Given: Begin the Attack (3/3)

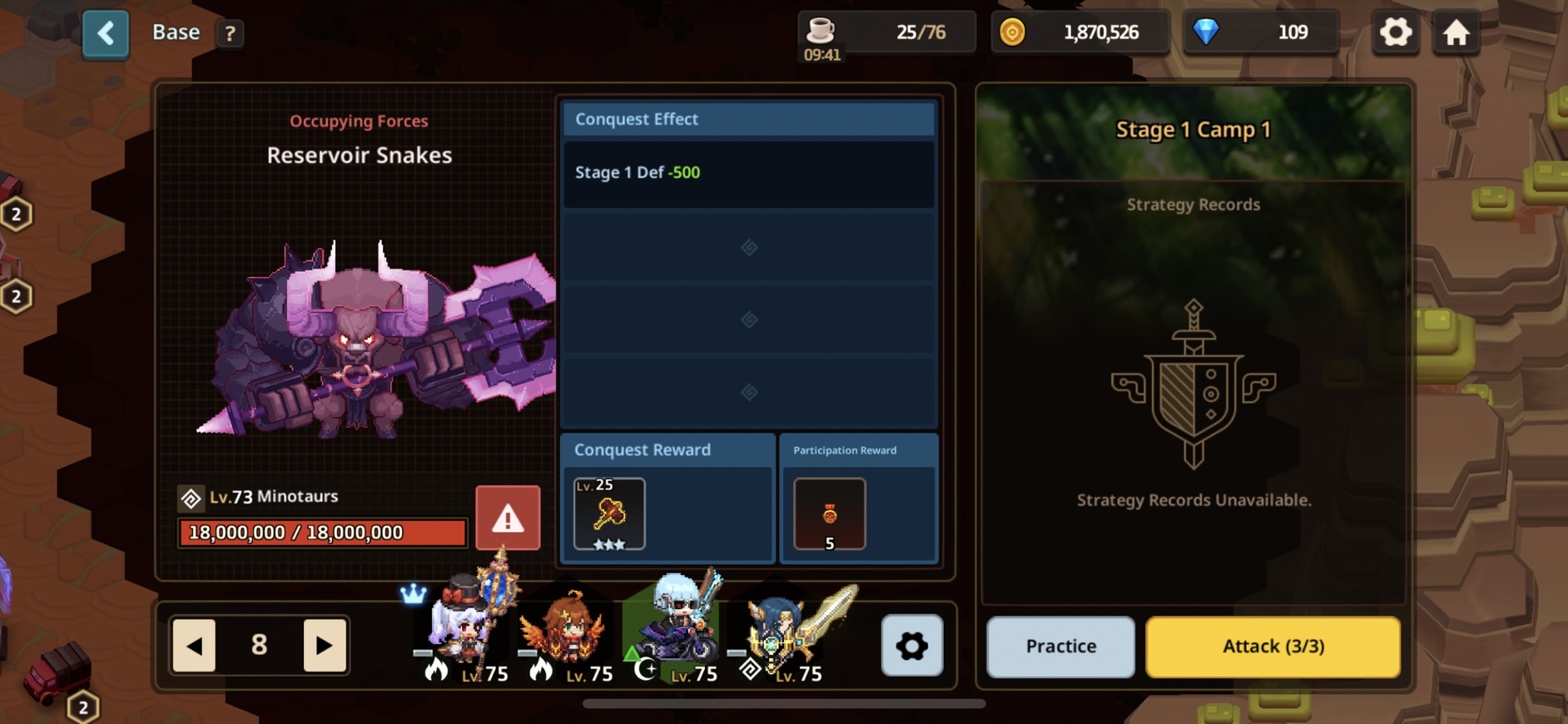Looking at the screenshot, I should pyautogui.click(x=1273, y=647).
